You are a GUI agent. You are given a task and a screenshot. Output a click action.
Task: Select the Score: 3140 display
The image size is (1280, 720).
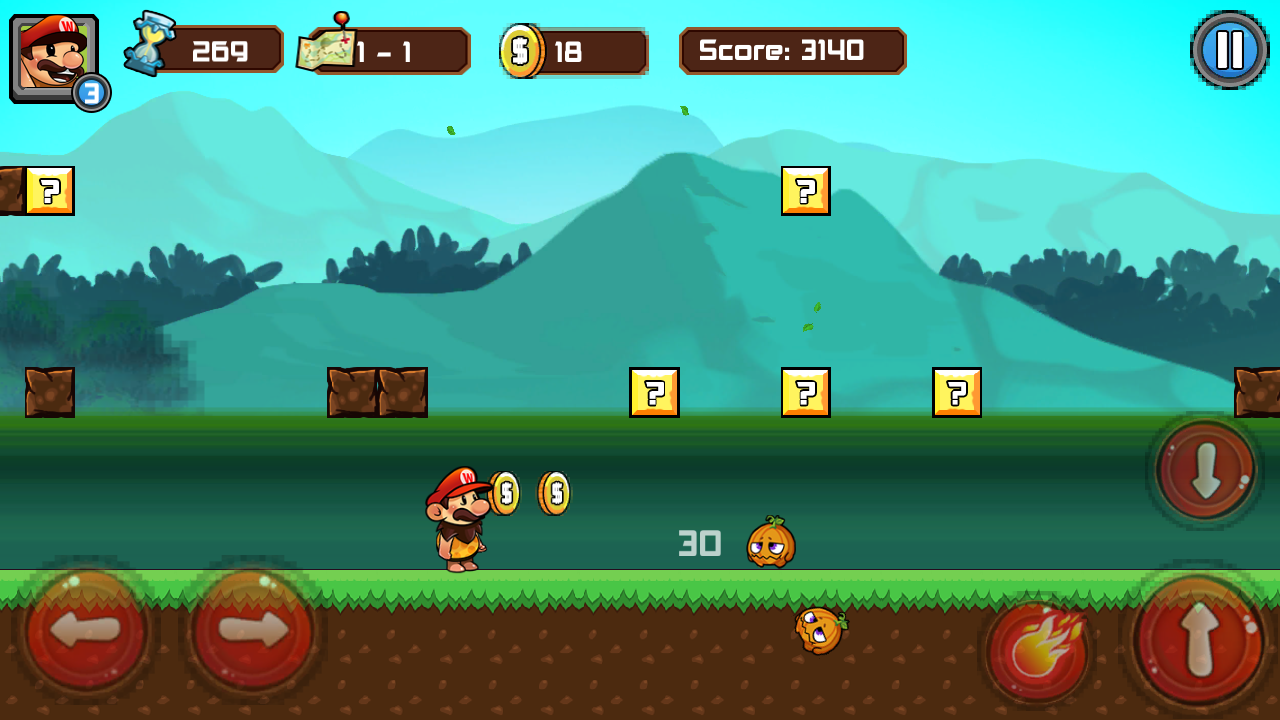[792, 50]
